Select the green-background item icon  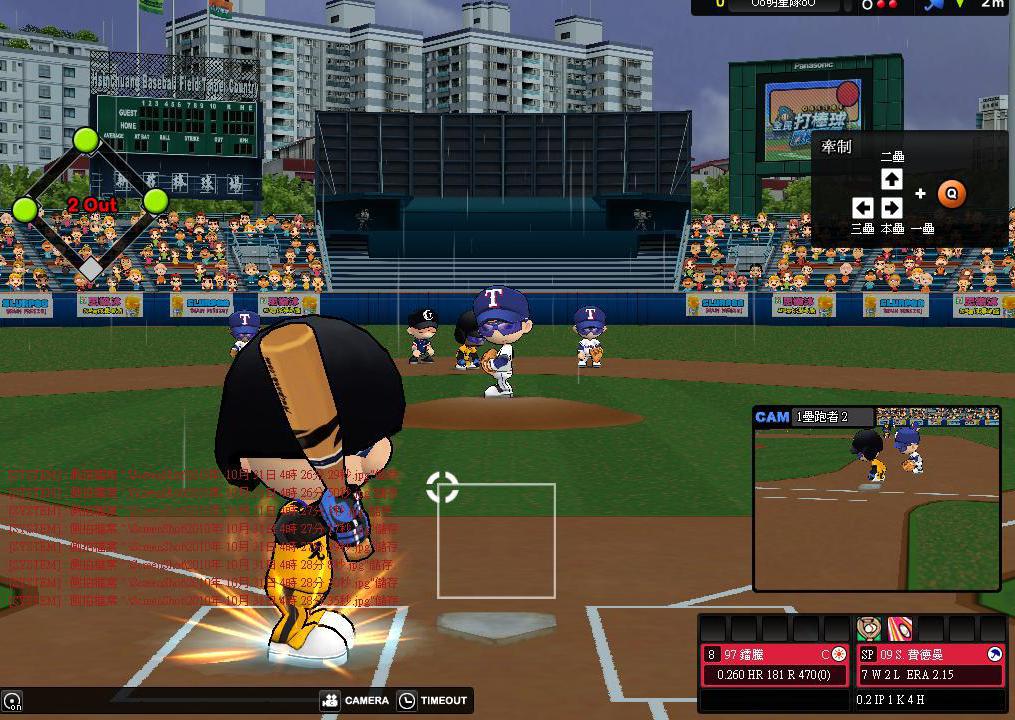[869, 629]
